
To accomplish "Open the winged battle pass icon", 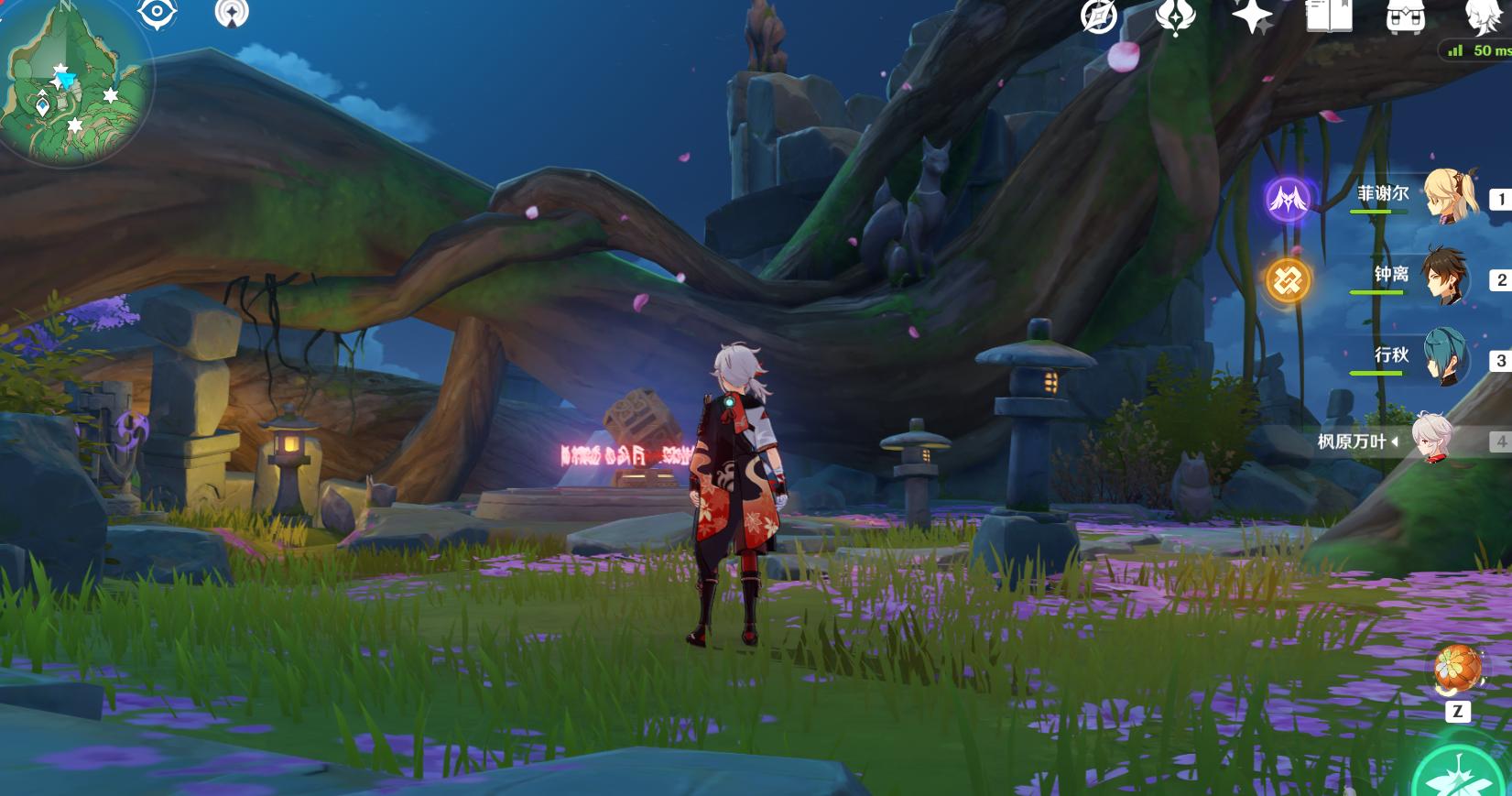I will click(x=1176, y=16).
